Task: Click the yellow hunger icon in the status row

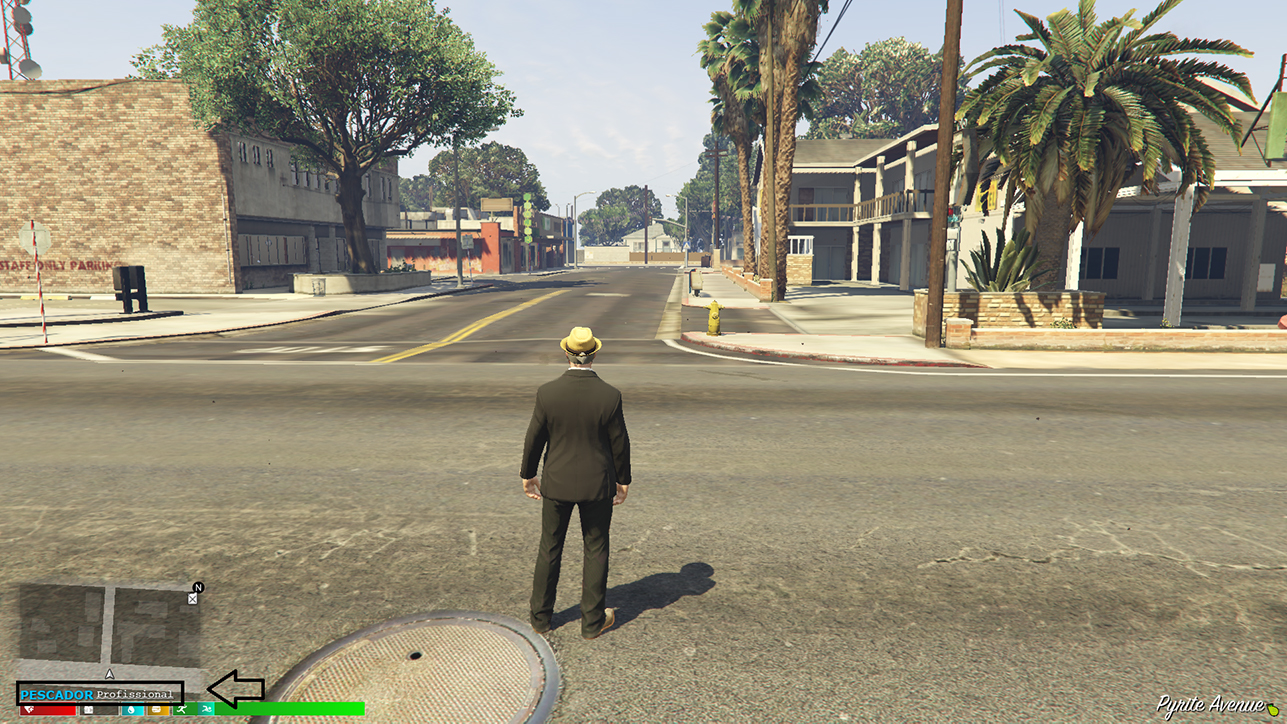Action: pos(156,710)
